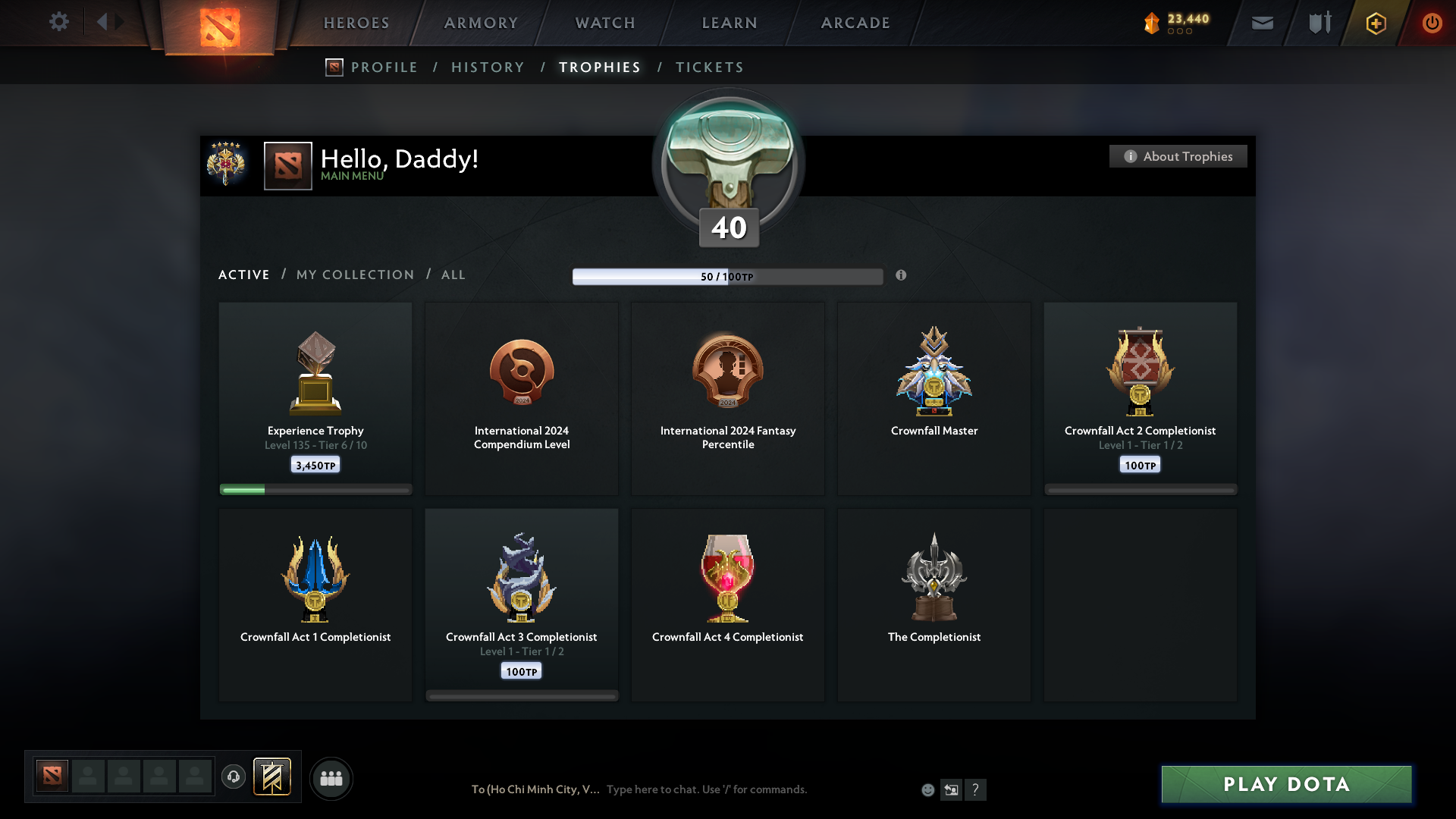Open the WATCH menu

coord(604,23)
